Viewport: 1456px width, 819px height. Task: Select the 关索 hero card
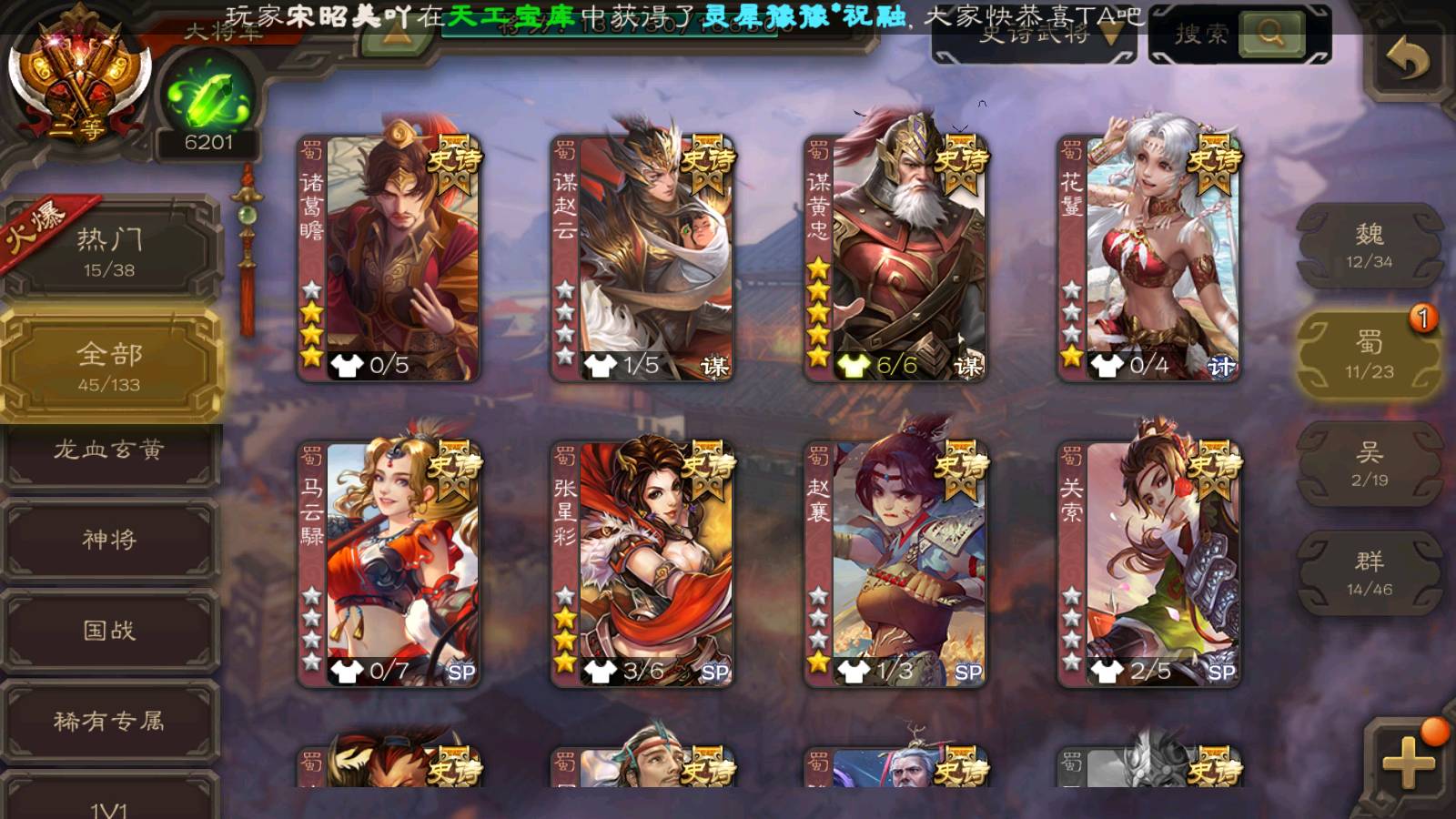(1148, 564)
